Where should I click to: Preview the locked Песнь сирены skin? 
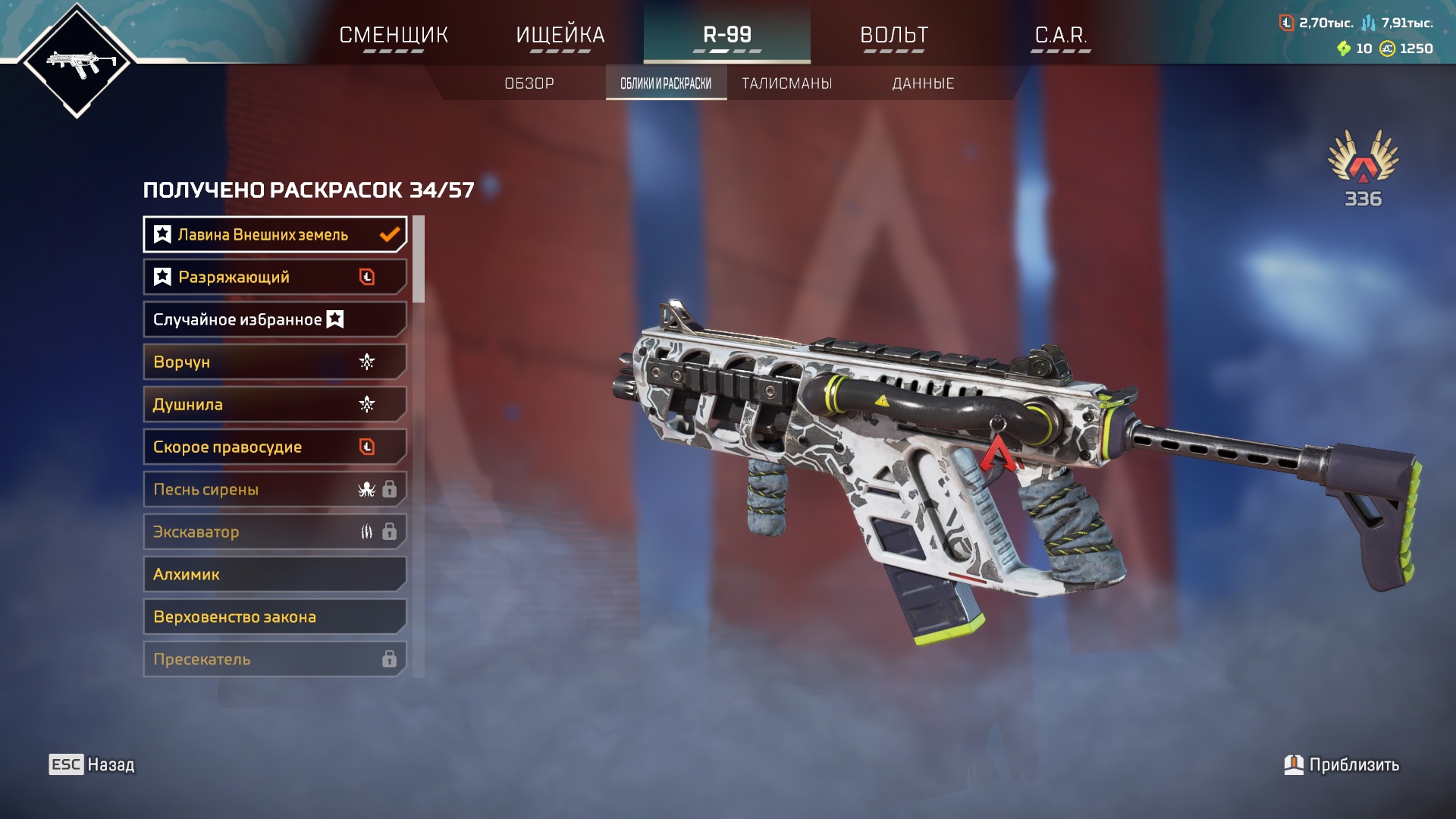tap(275, 489)
